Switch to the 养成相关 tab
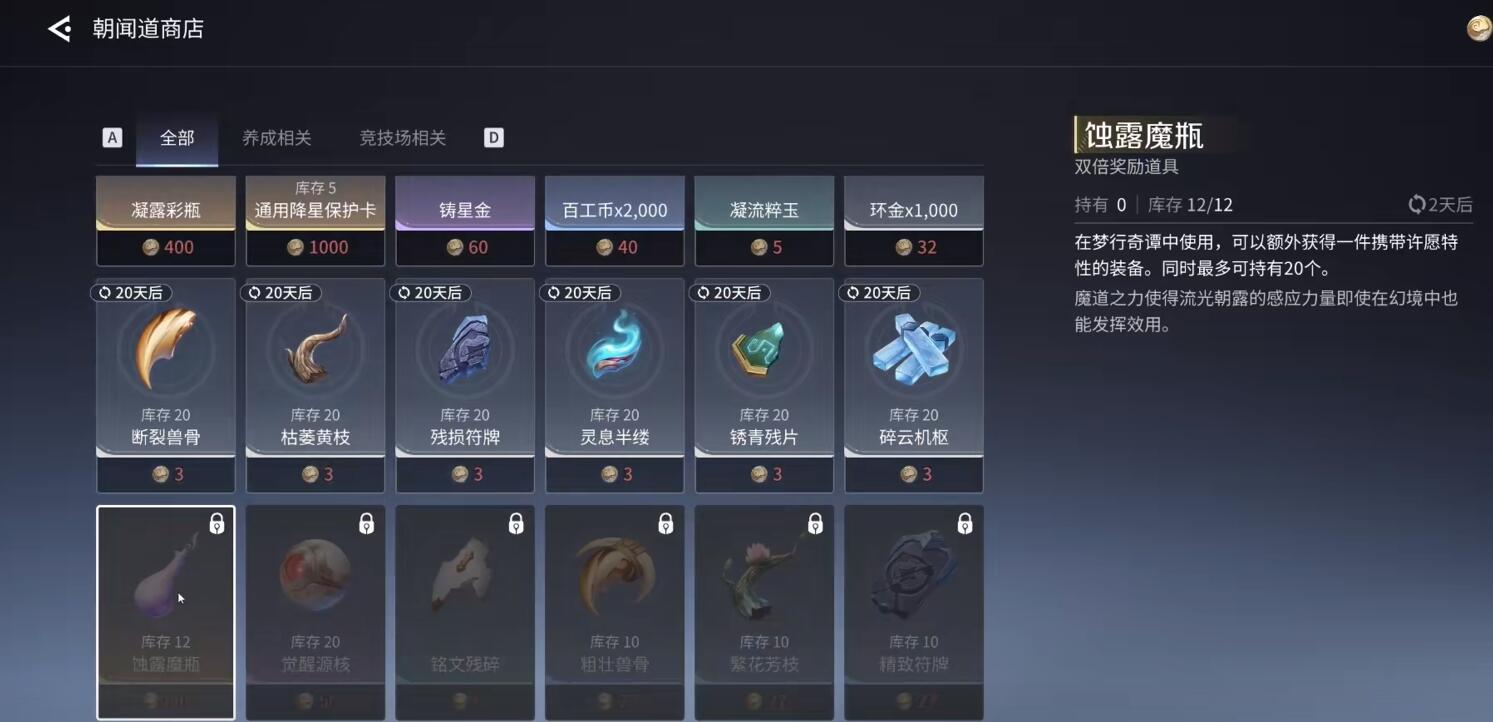This screenshot has width=1493, height=722. click(x=276, y=137)
